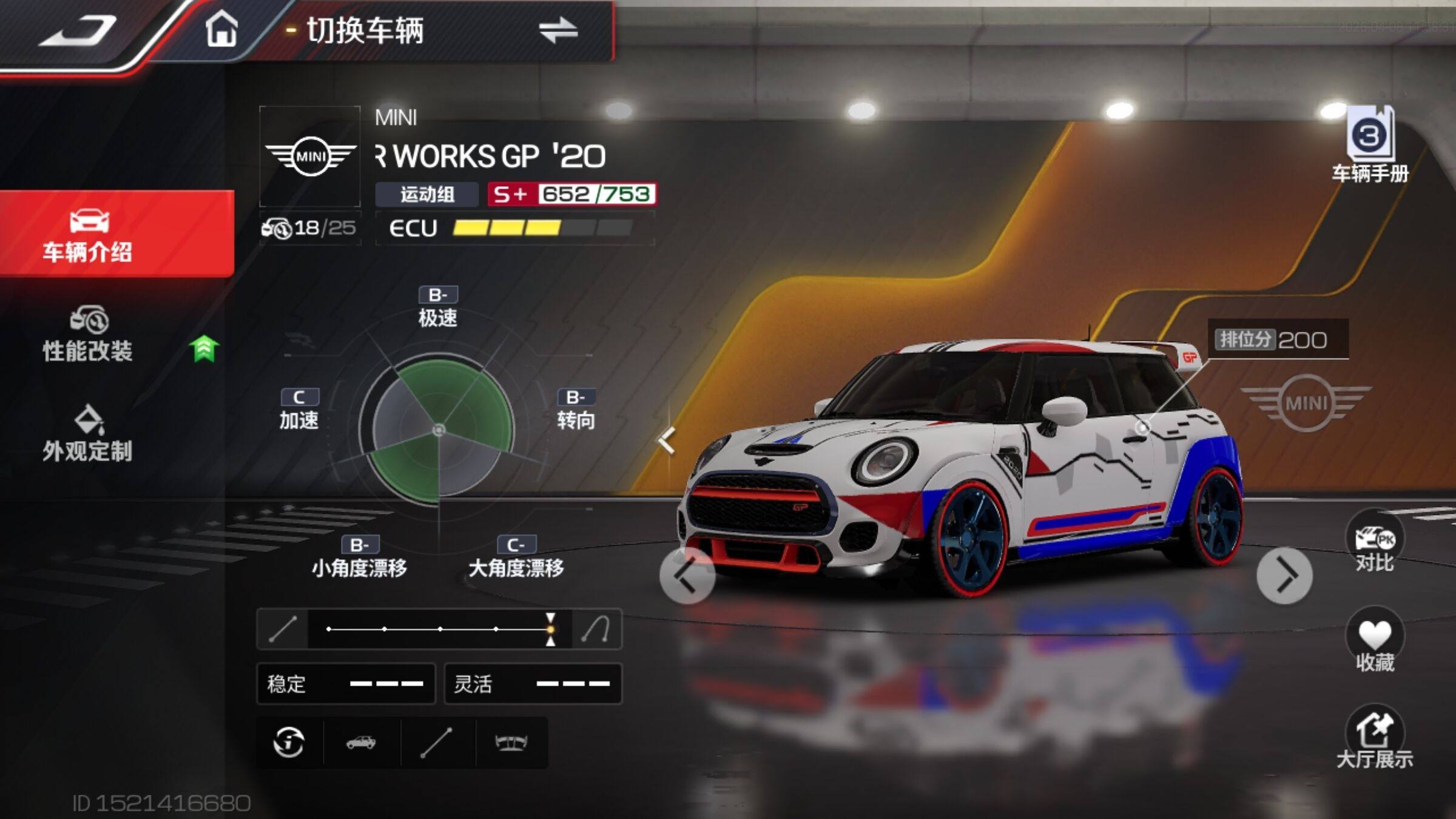Click the rotating info icon
Screen dimensions: 1456x819
coord(289,743)
